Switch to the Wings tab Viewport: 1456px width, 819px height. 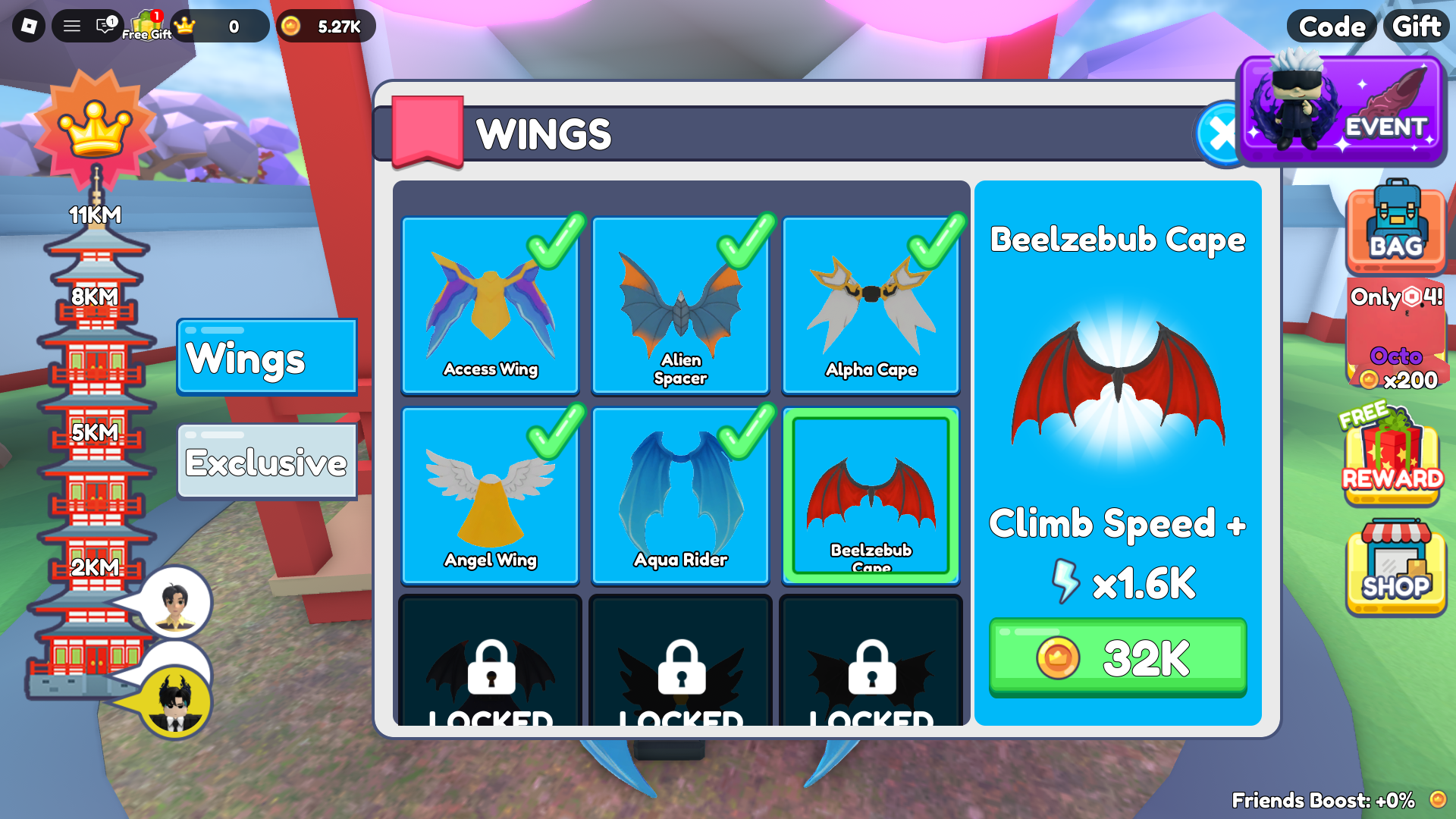(266, 357)
